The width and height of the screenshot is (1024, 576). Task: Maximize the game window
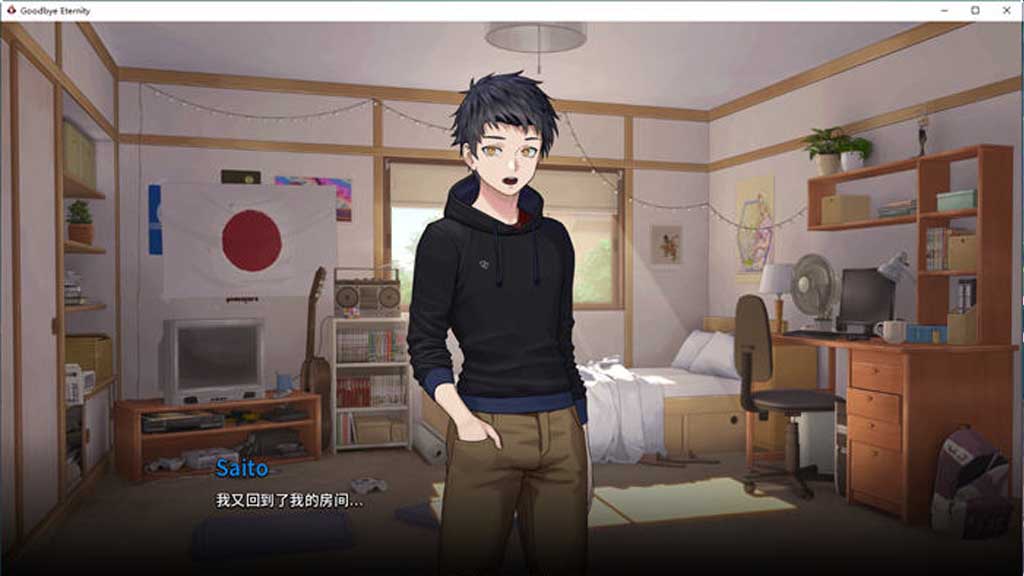[975, 10]
